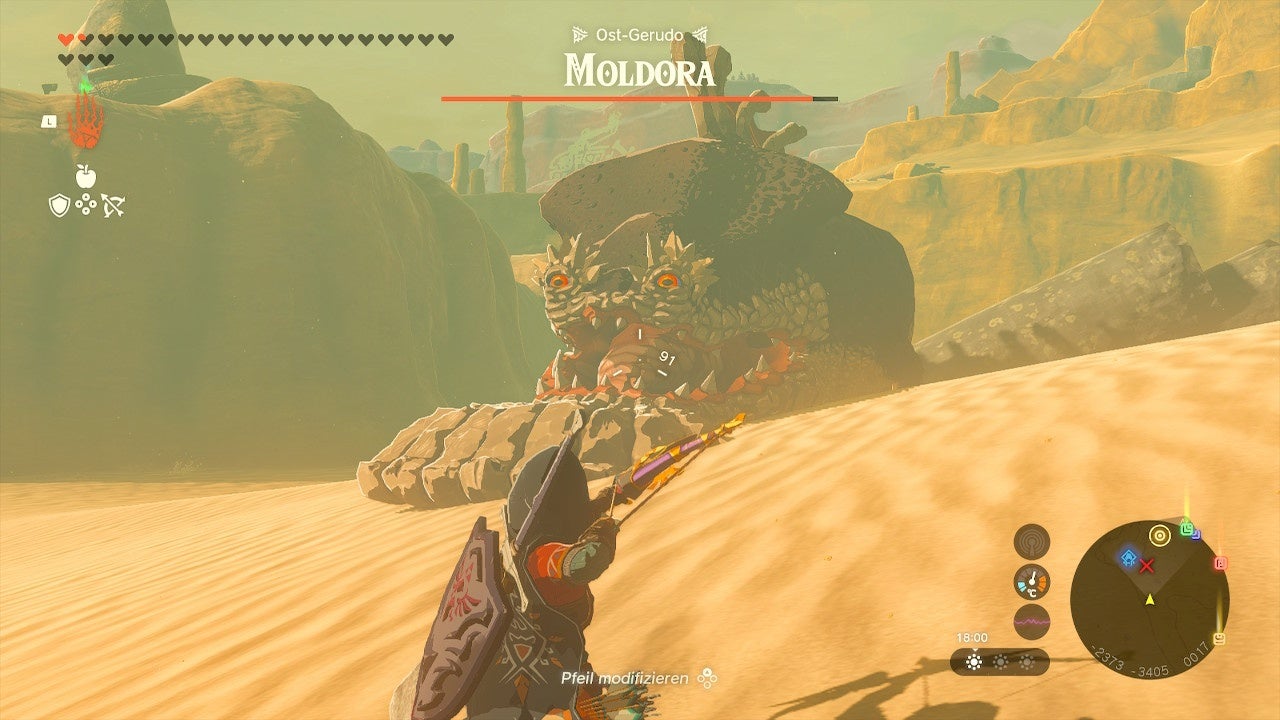Click the material pouch circles icon
This screenshot has height=720, width=1280.
click(x=86, y=204)
